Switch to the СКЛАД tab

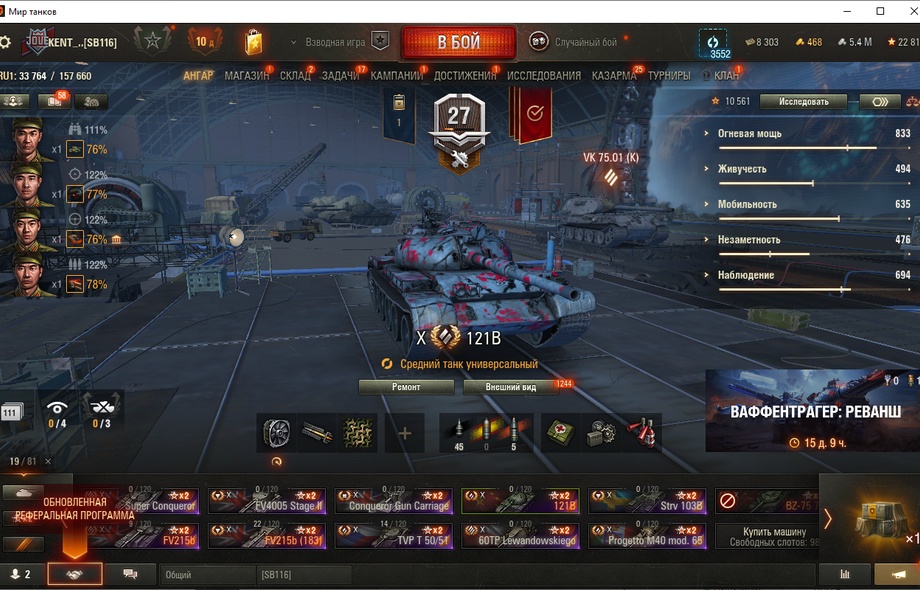coord(295,76)
